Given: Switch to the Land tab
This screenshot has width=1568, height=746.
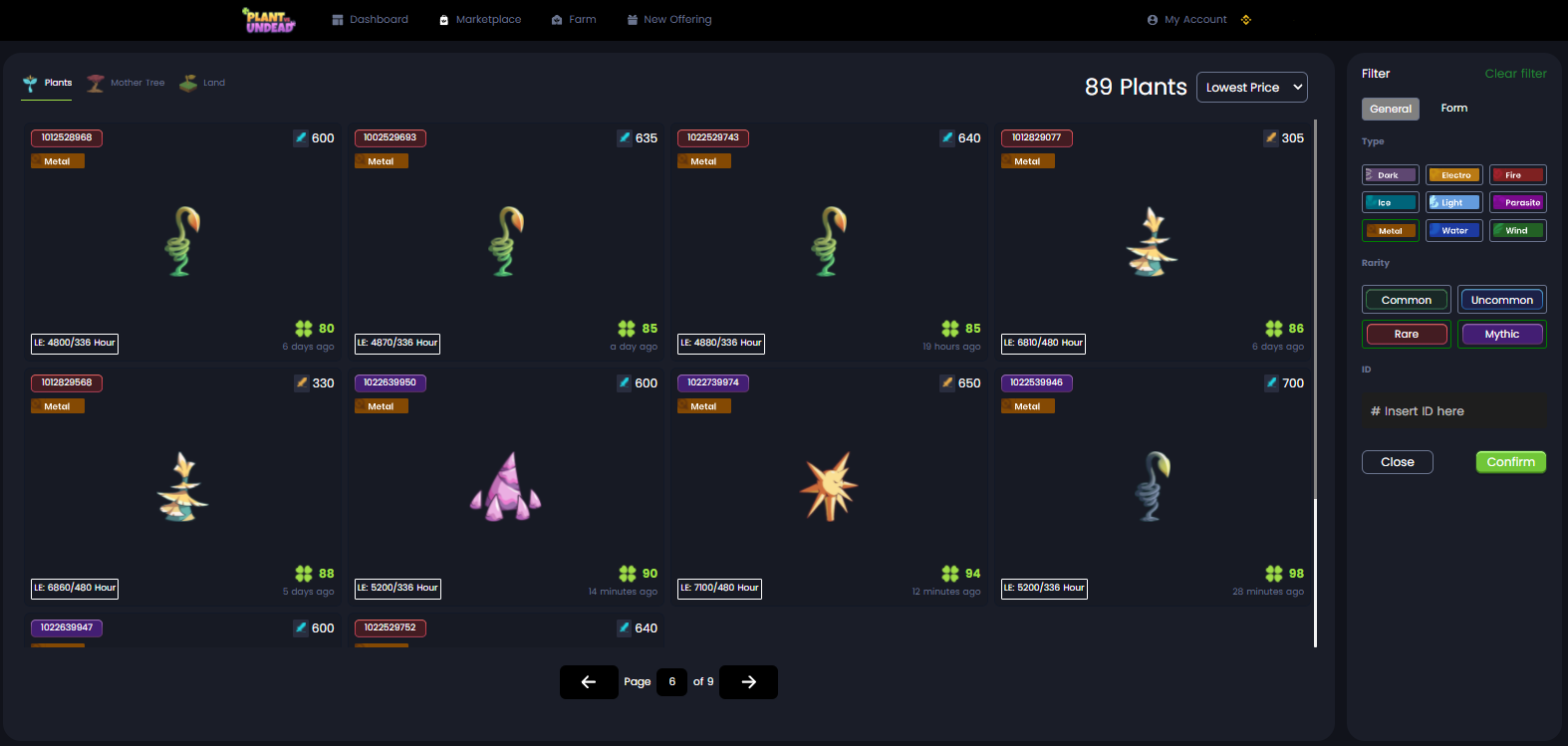Looking at the screenshot, I should (203, 83).
